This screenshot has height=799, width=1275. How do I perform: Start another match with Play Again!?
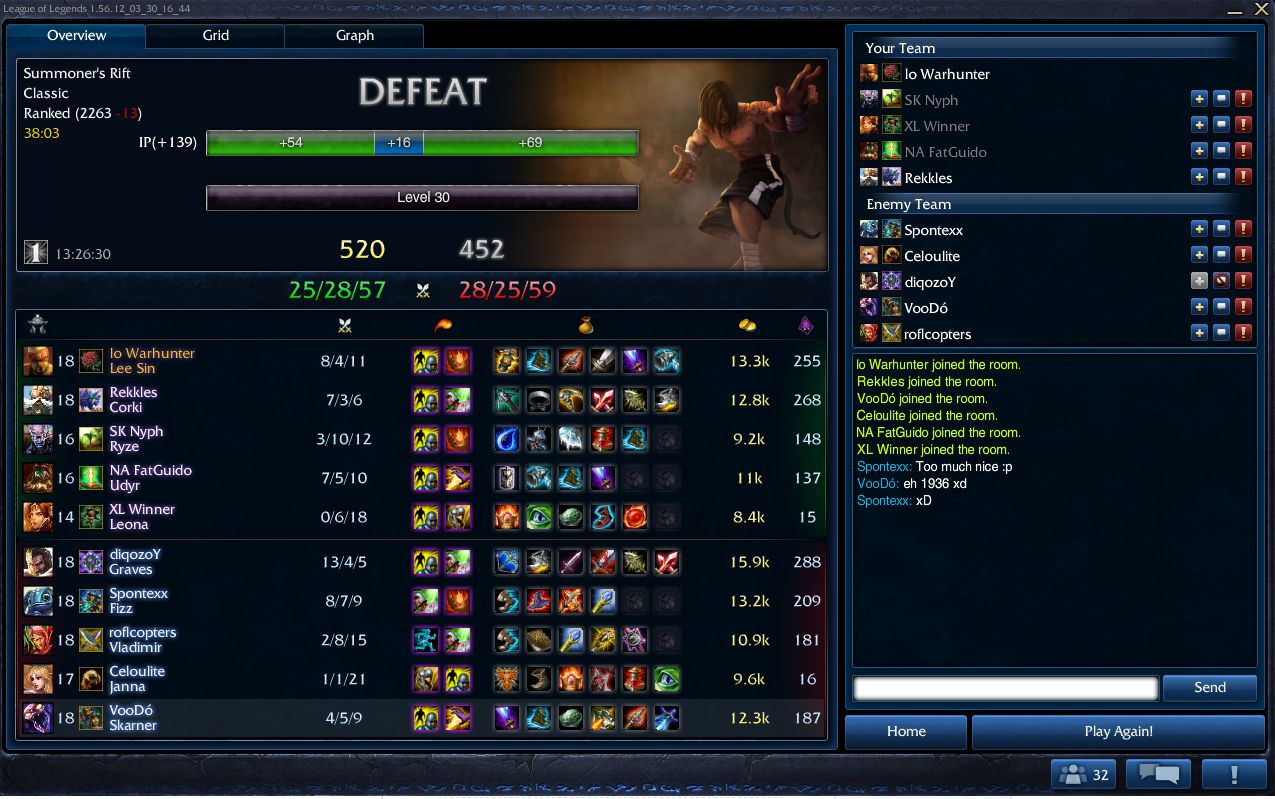coord(1117,731)
